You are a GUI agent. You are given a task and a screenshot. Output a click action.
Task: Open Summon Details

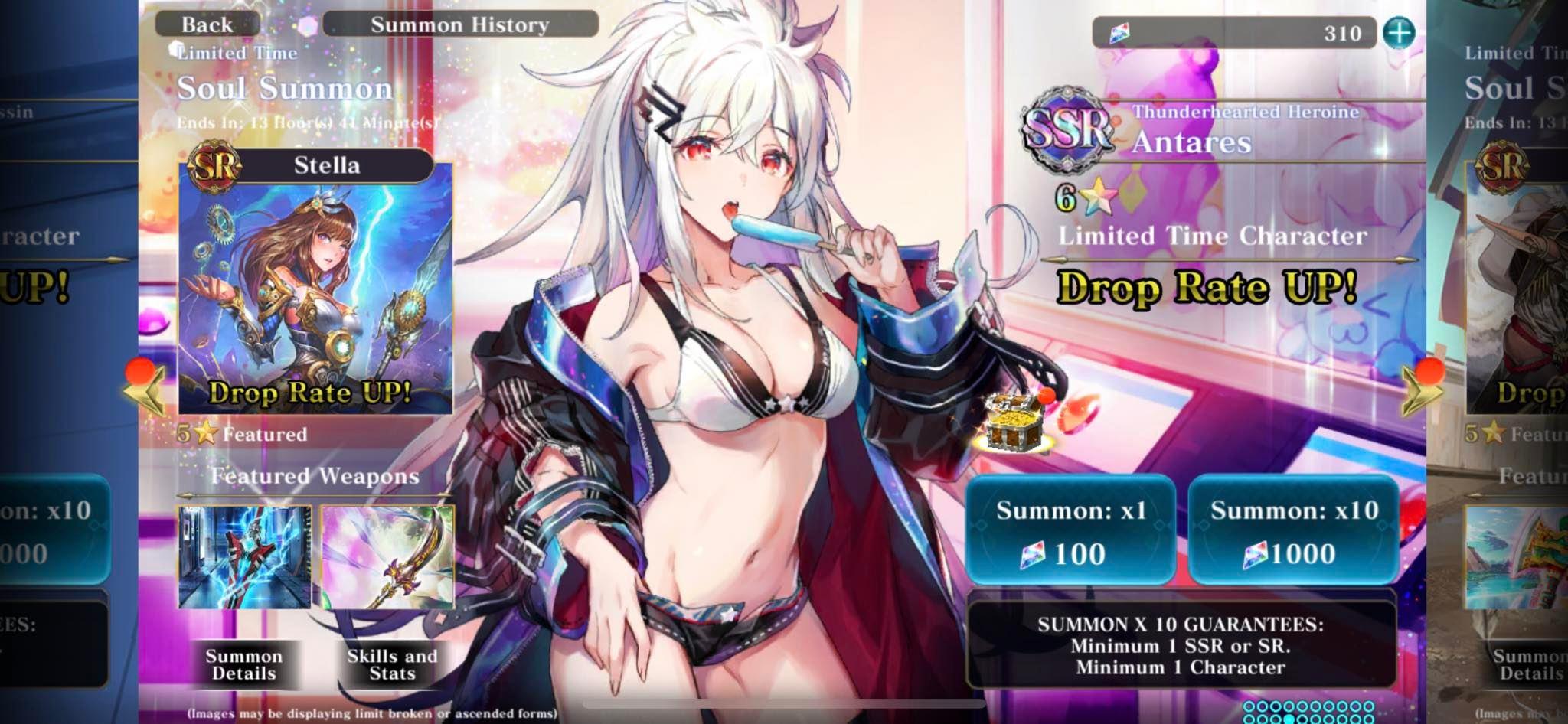(244, 664)
